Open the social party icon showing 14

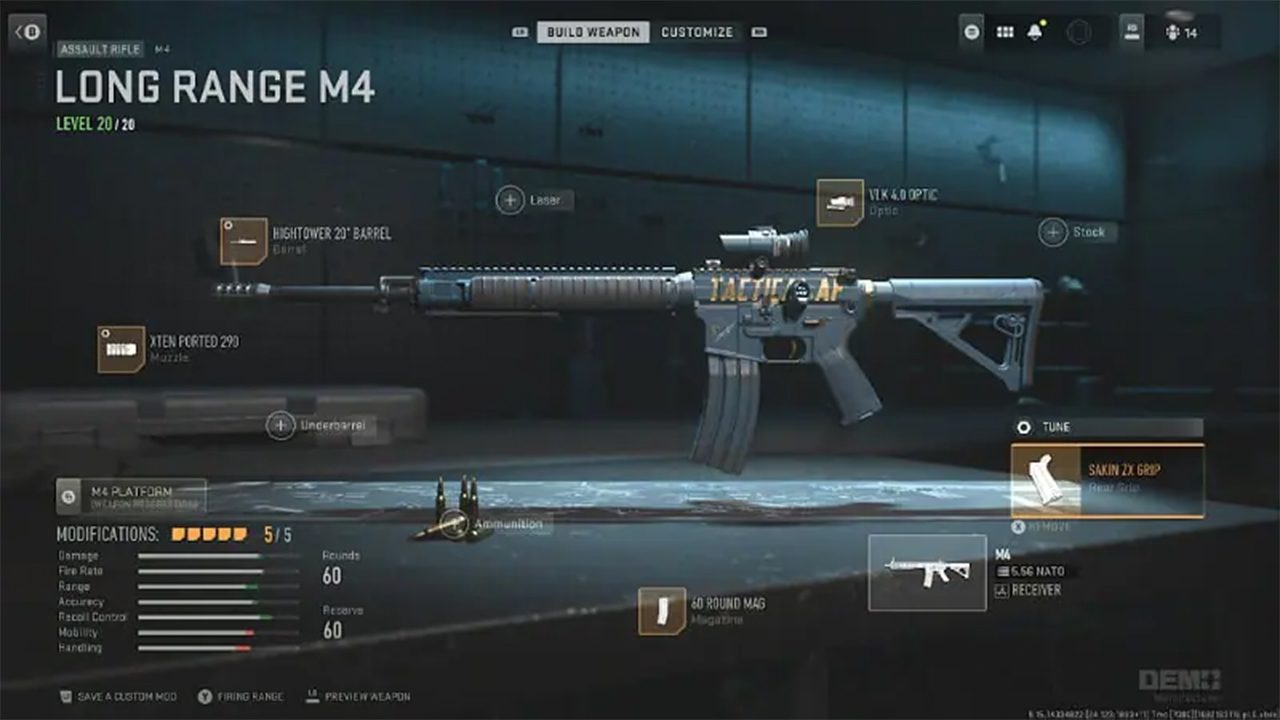click(1181, 32)
